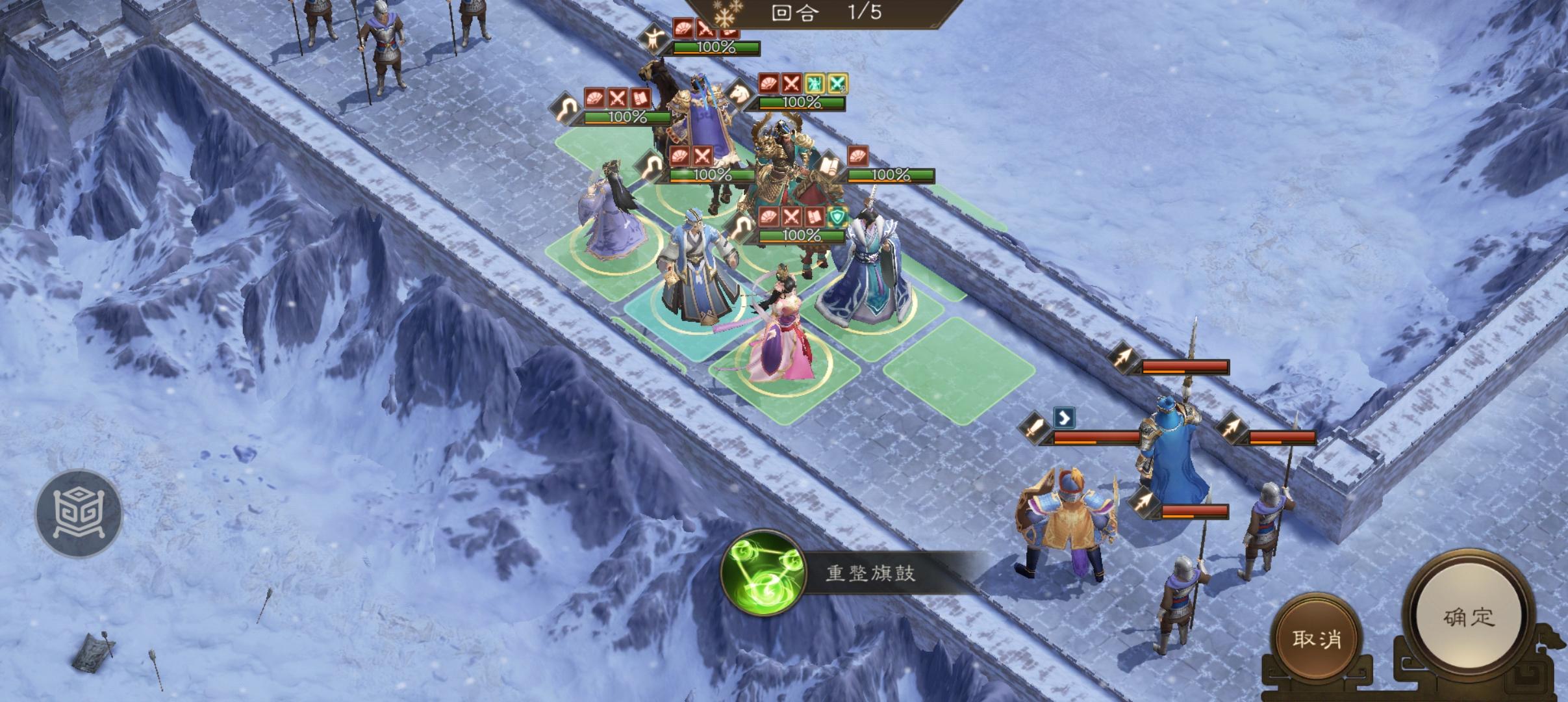Expand the scroll buff icon of the leftmost rider
1568x702 pixels.
pos(640,99)
